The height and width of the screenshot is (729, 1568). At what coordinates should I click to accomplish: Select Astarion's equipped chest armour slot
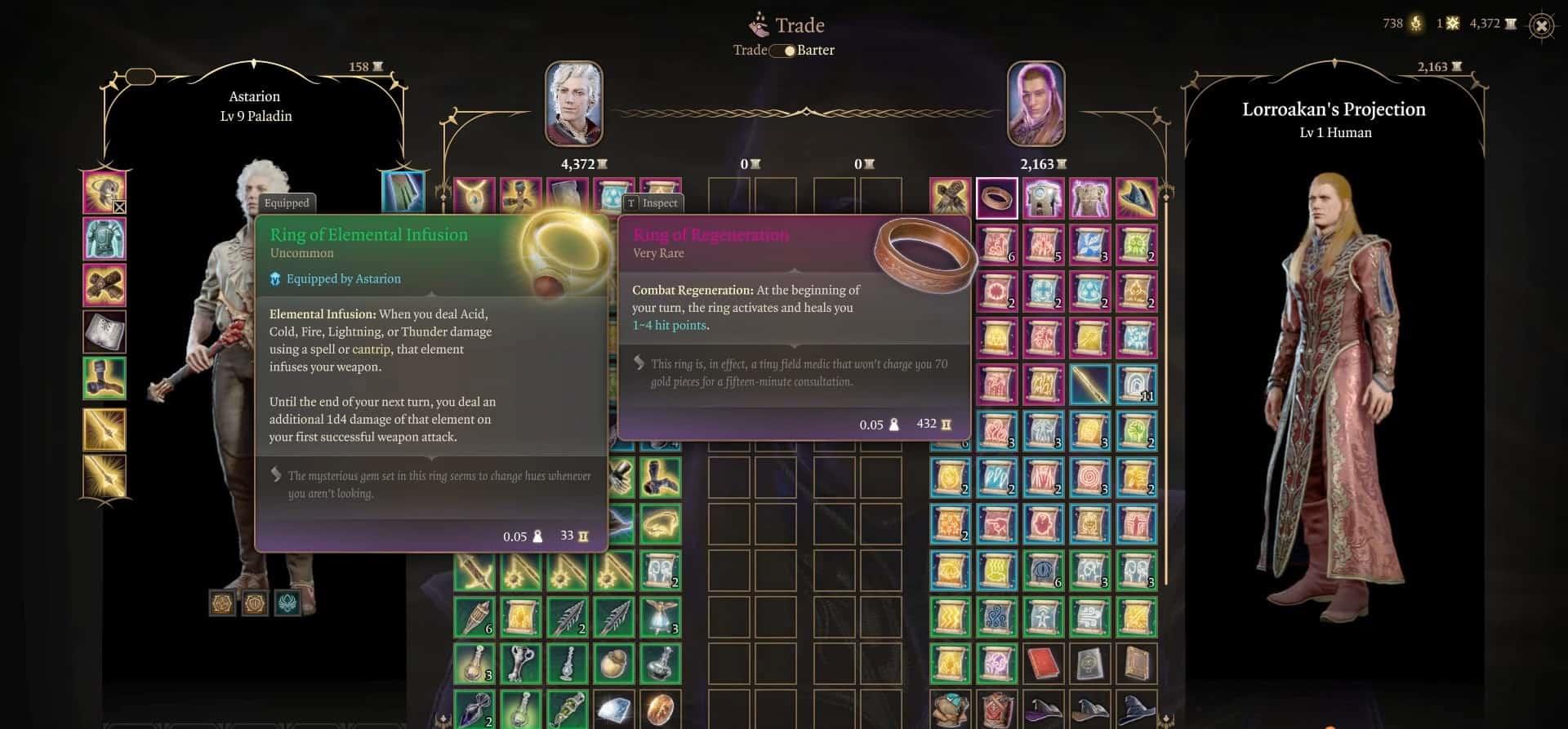point(105,238)
